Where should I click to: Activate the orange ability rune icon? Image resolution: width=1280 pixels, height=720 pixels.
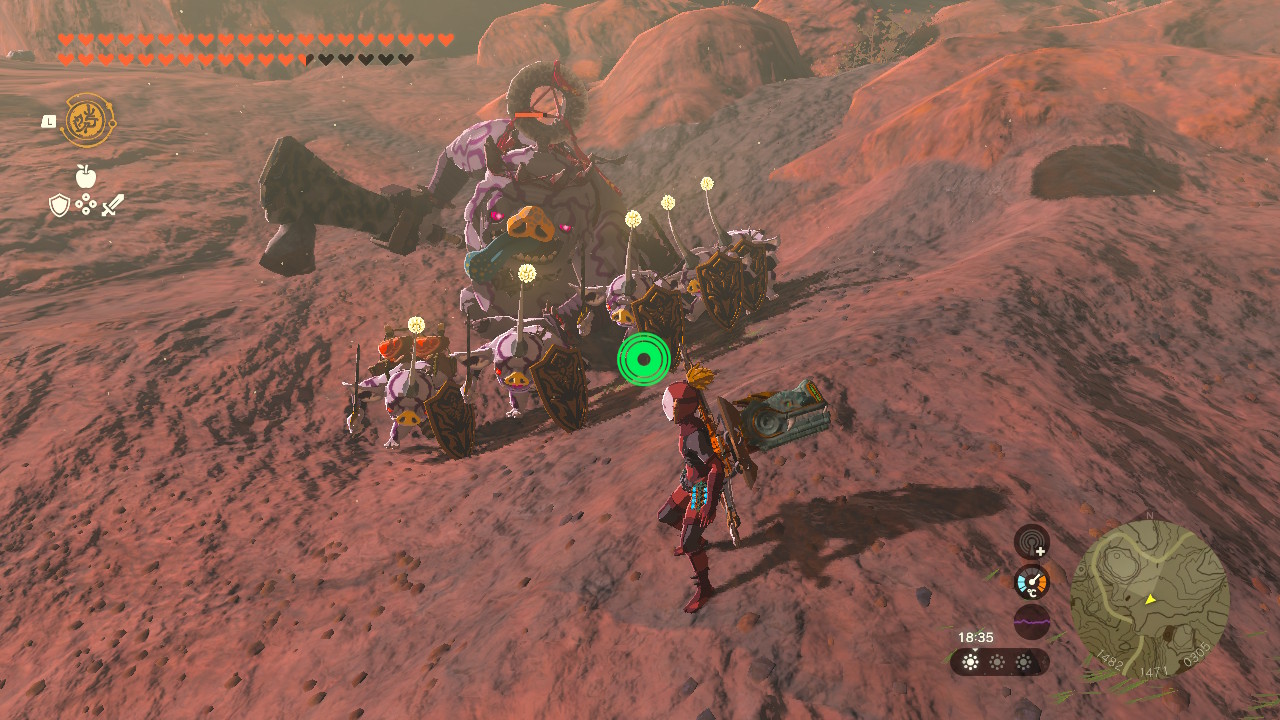[x=89, y=121]
